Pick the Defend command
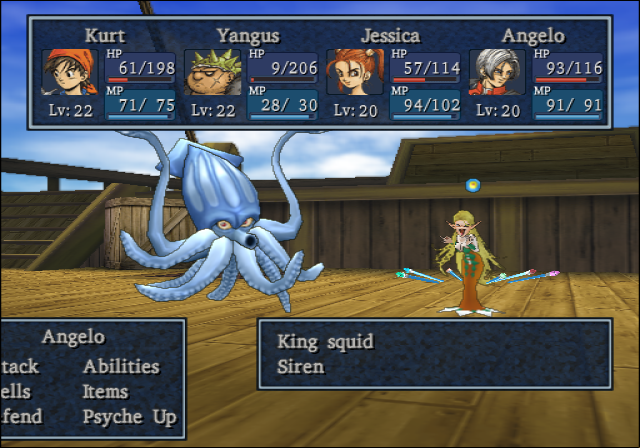This screenshot has height=448, width=640. click(22, 417)
